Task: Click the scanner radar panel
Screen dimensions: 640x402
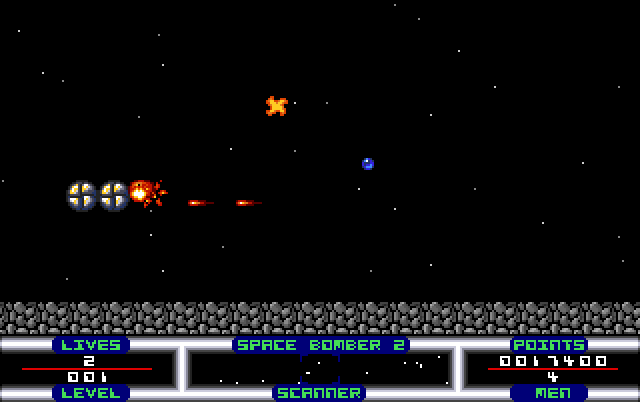Action: pos(320,368)
